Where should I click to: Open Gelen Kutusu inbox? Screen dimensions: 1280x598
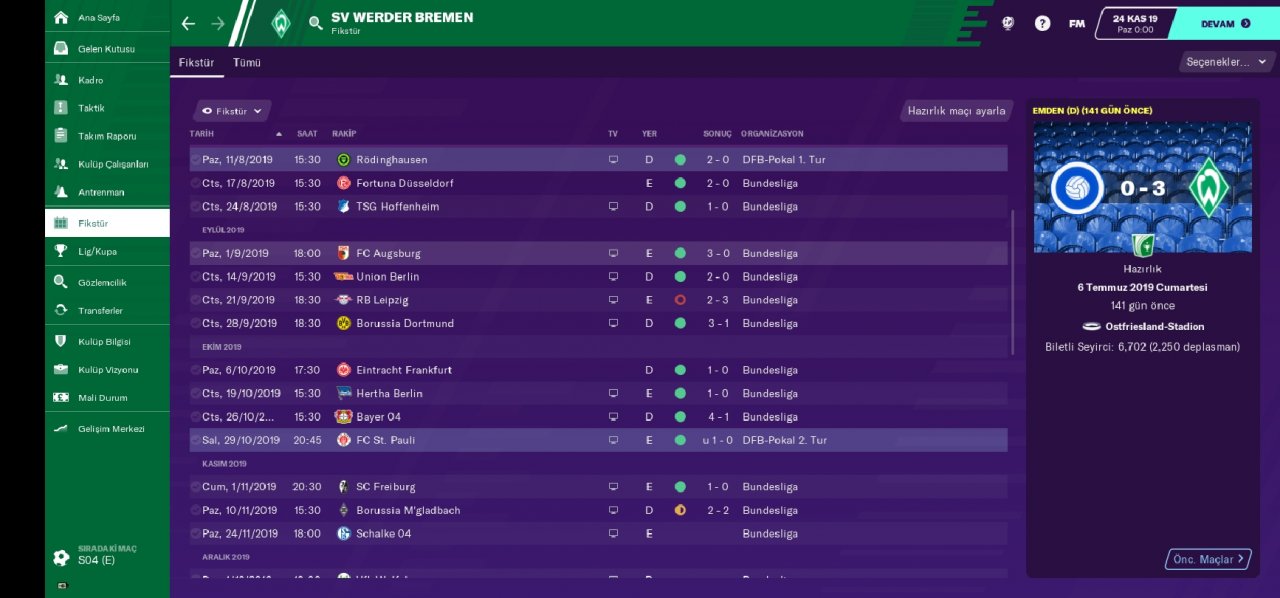(106, 49)
